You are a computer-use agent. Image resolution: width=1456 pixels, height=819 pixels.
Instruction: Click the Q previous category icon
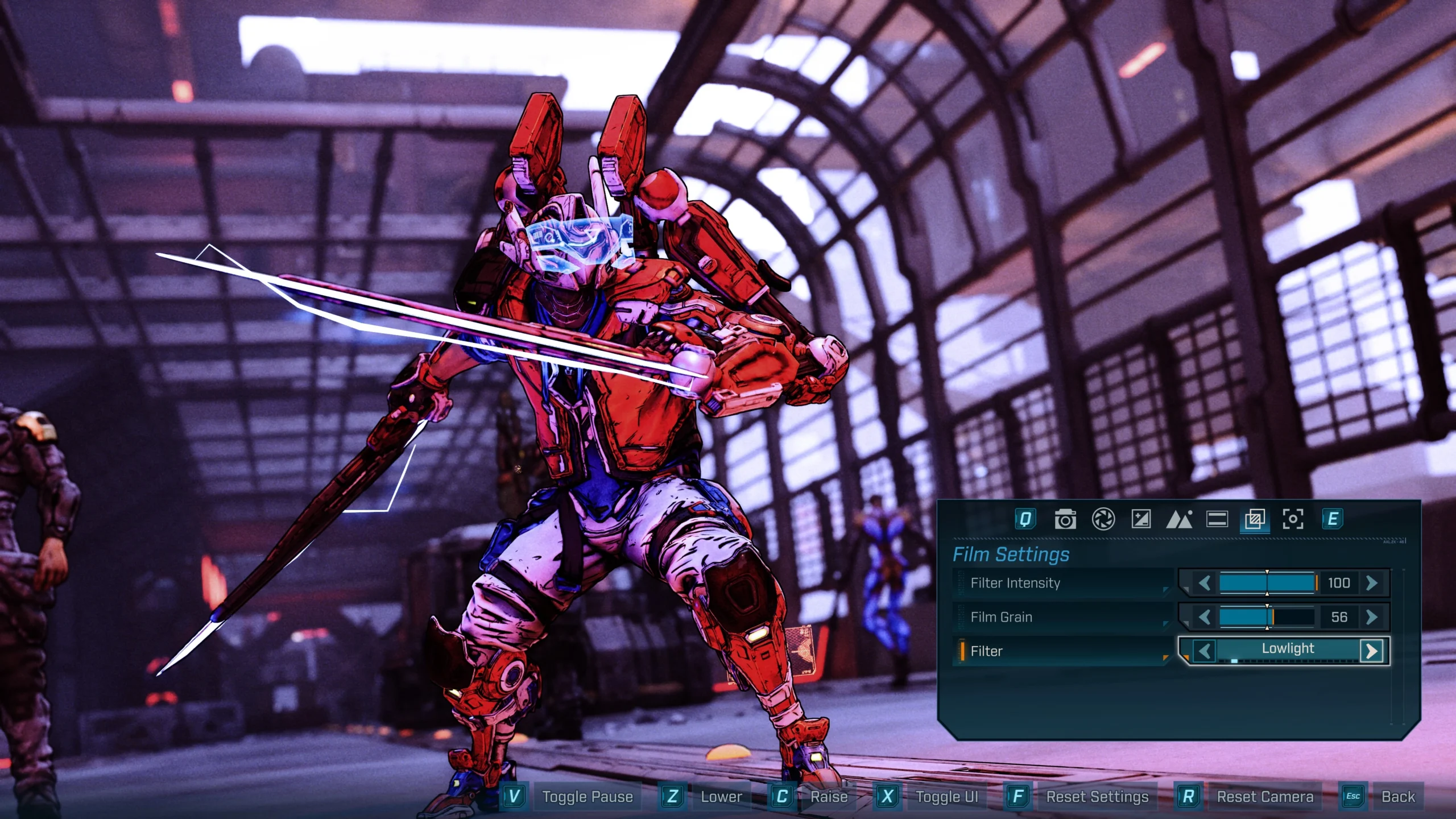[1025, 518]
